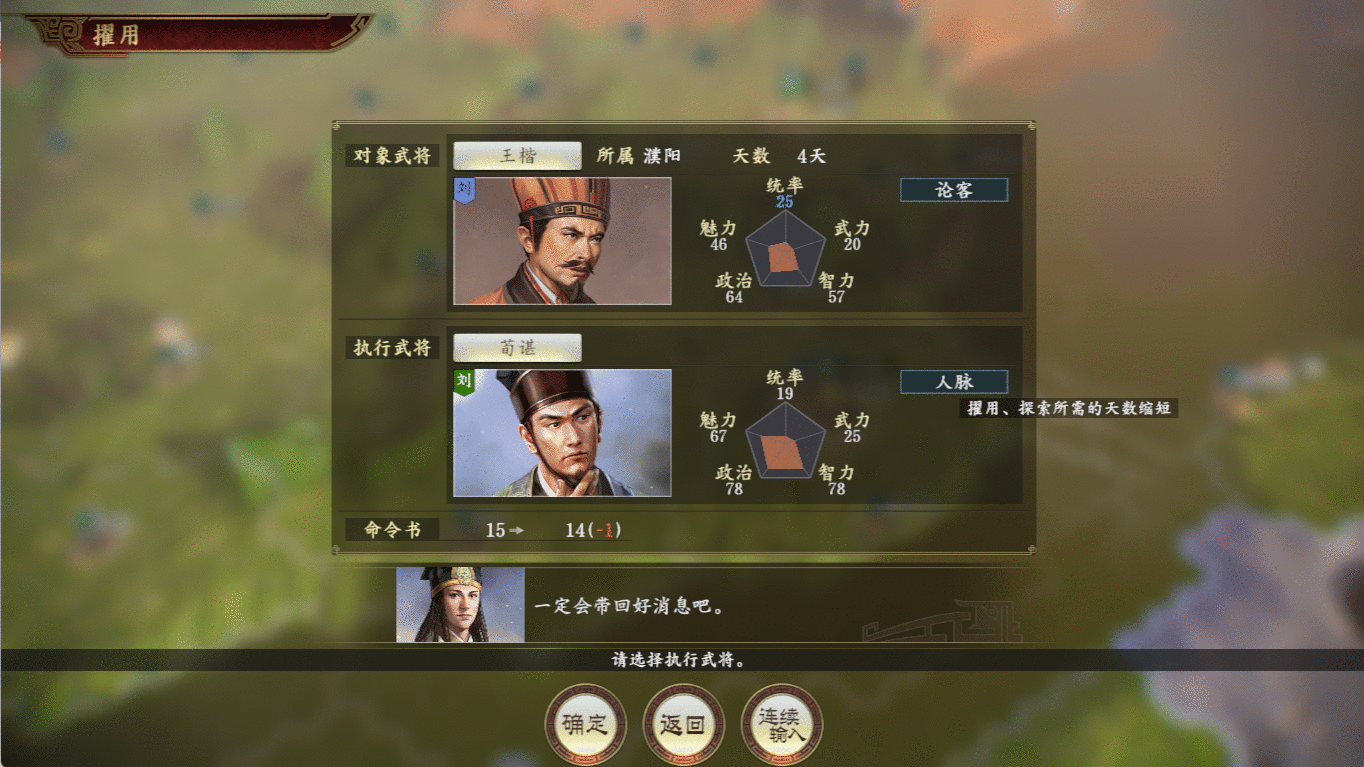Image resolution: width=1364 pixels, height=767 pixels.
Task: Click the advisor portrait beside the dialogue text
Action: pos(458,604)
